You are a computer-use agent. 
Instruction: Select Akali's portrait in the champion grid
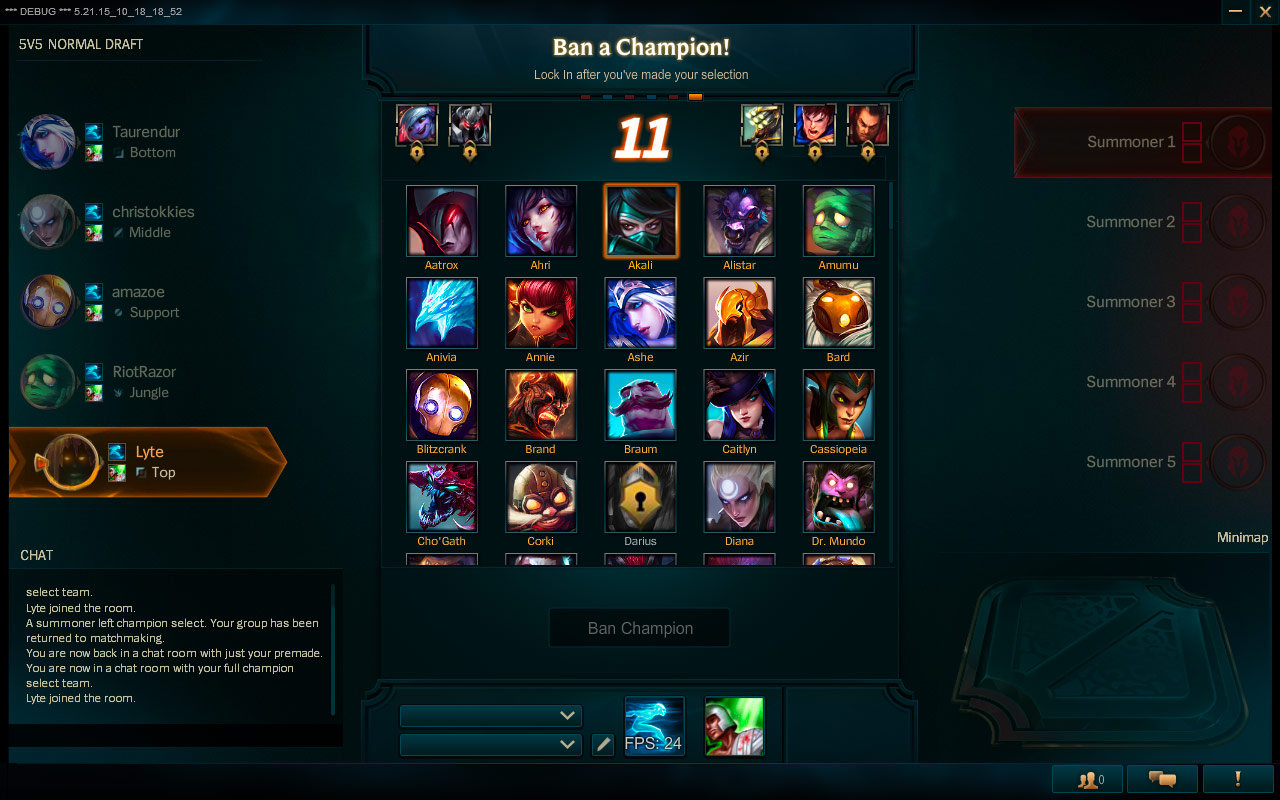pyautogui.click(x=640, y=220)
